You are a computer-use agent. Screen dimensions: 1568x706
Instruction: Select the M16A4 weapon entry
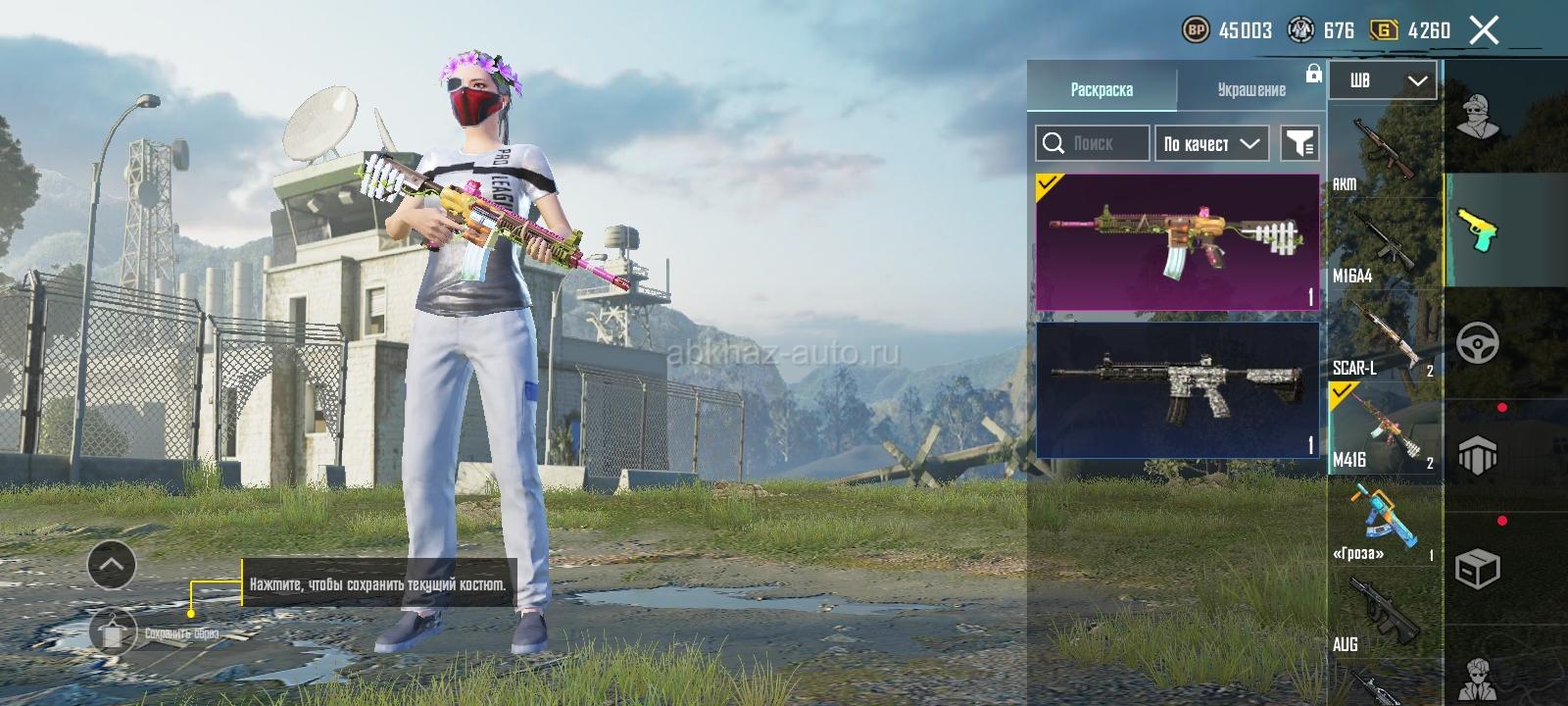point(1384,245)
